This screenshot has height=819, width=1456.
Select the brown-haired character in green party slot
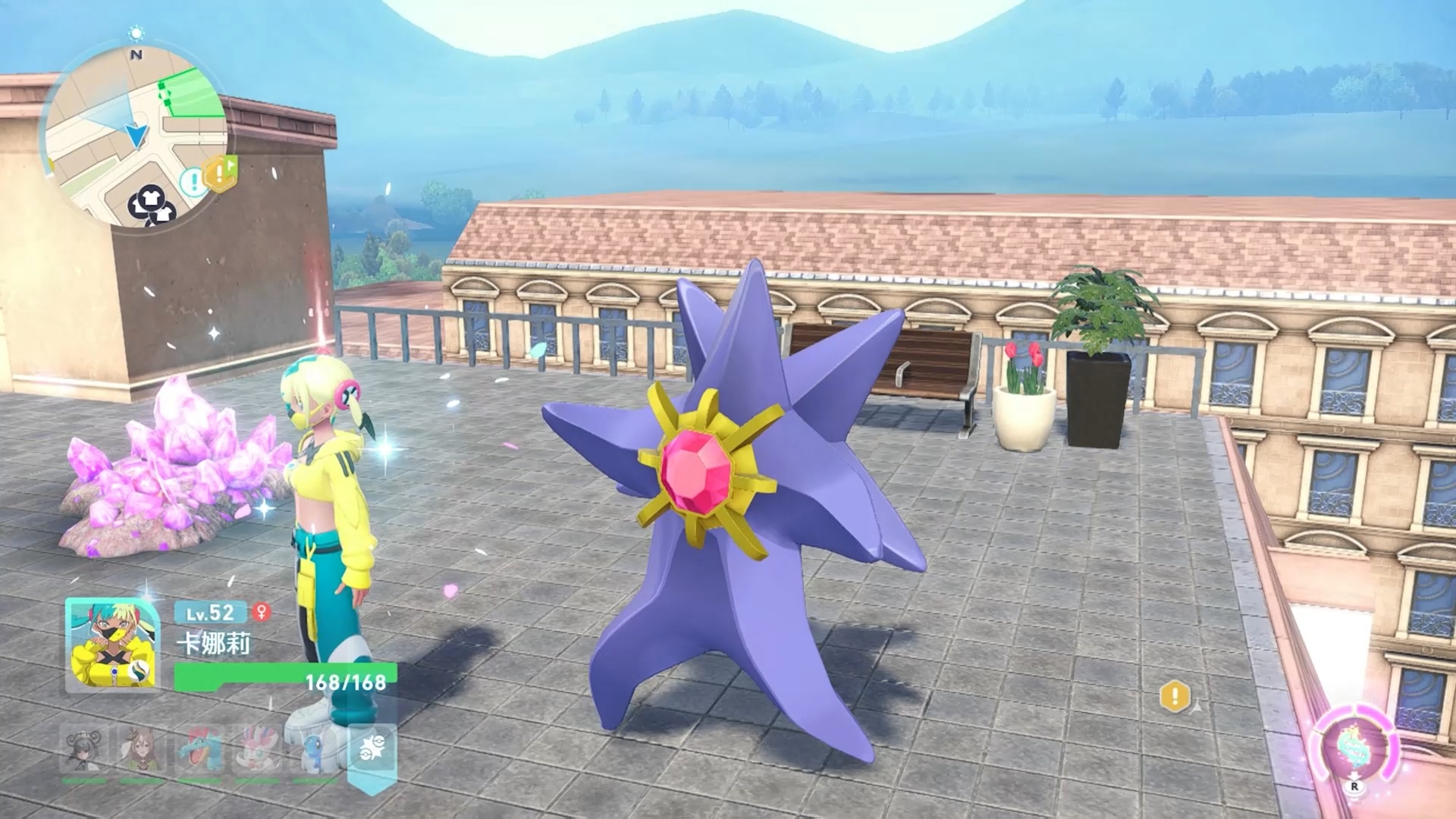pos(143,750)
